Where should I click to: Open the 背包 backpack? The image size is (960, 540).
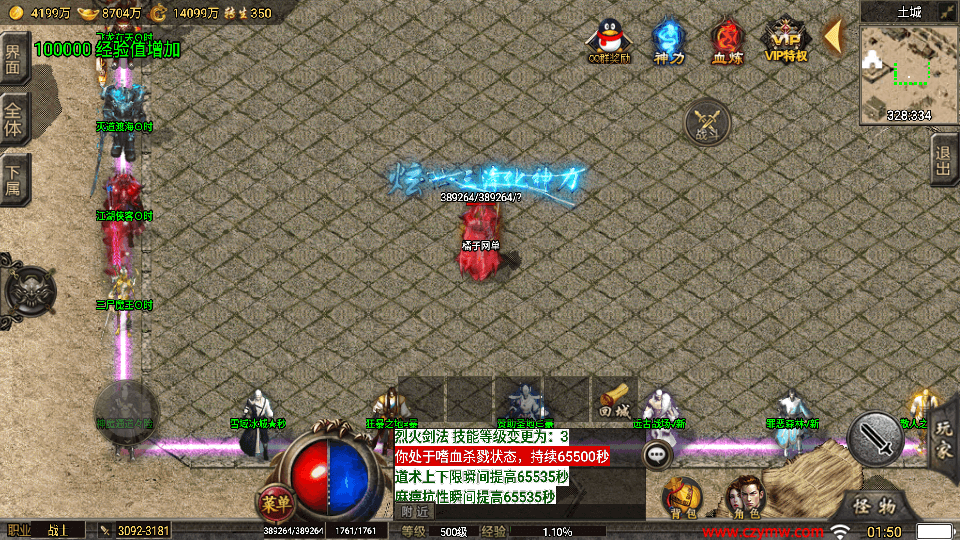pos(684,497)
